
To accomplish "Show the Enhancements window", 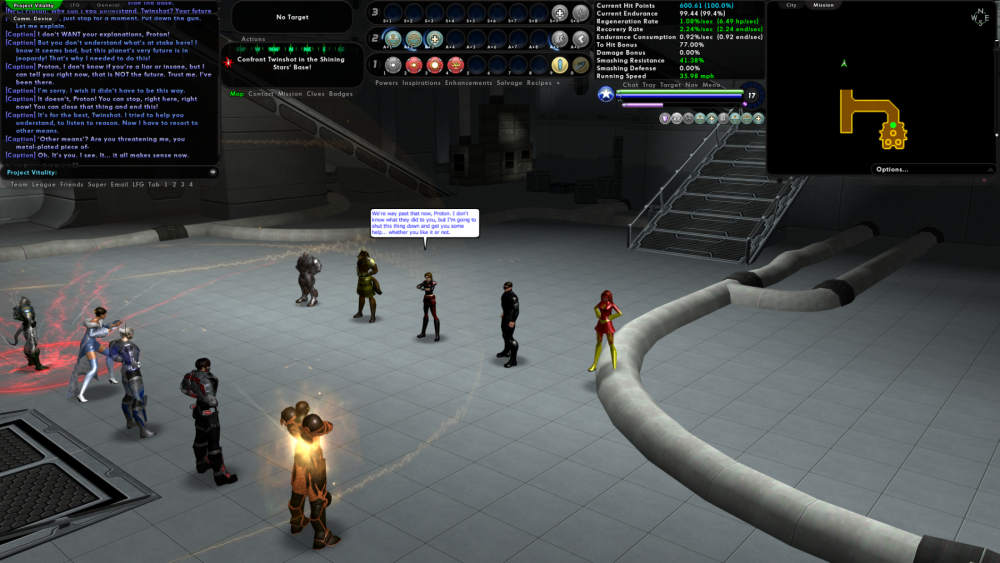I will (468, 83).
